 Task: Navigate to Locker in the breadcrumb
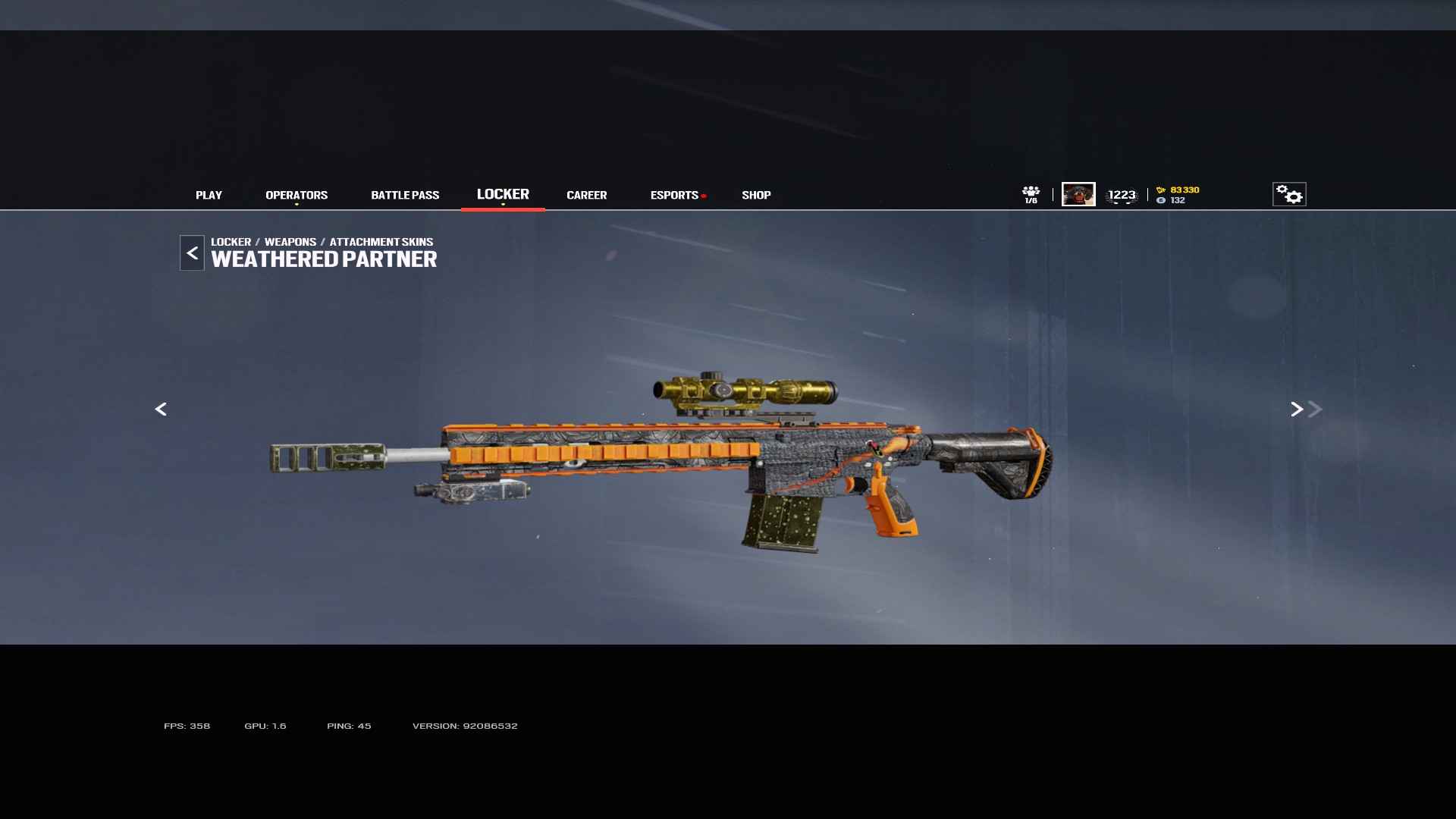(231, 242)
